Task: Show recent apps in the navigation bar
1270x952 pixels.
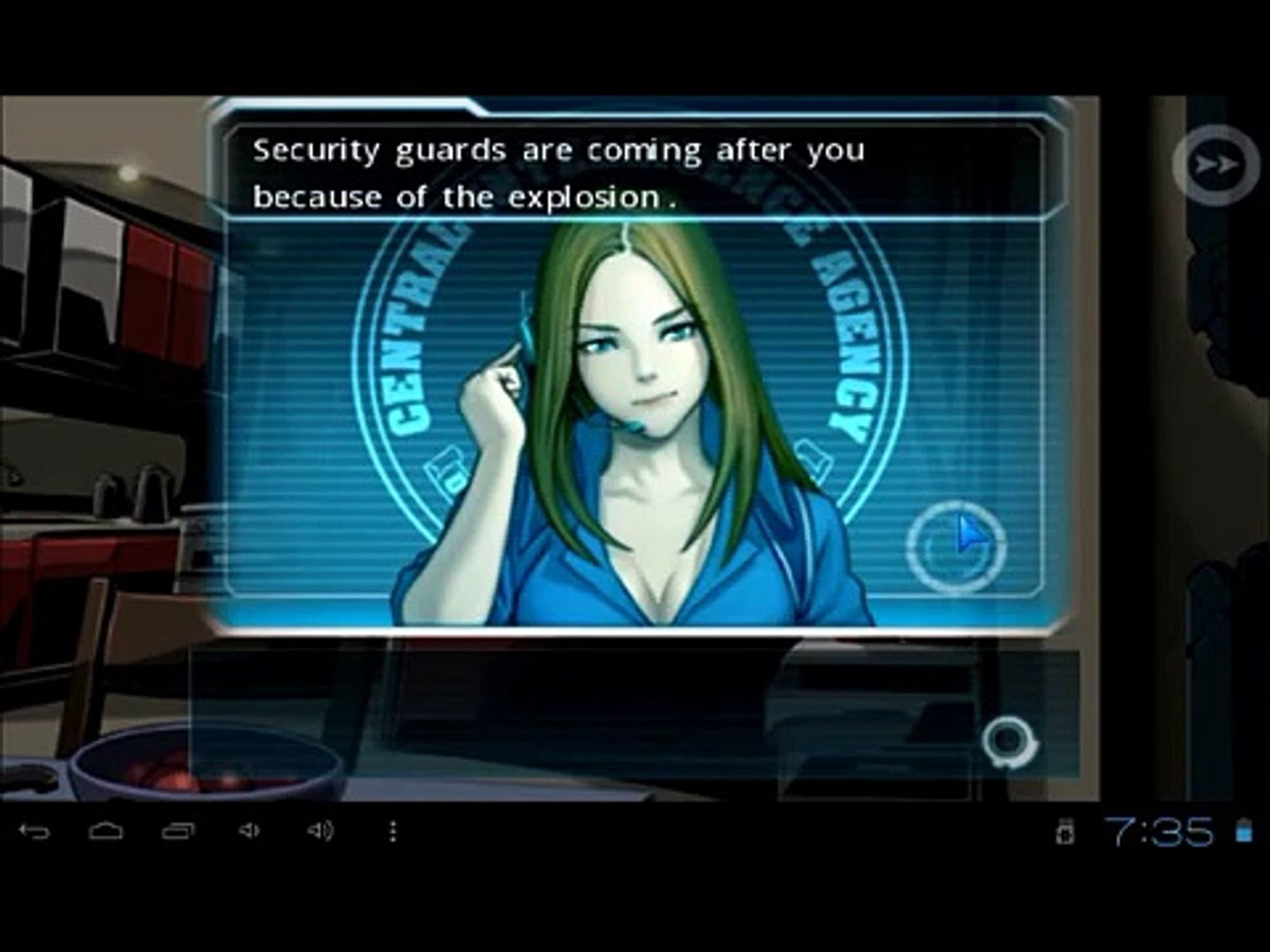Action: [178, 830]
